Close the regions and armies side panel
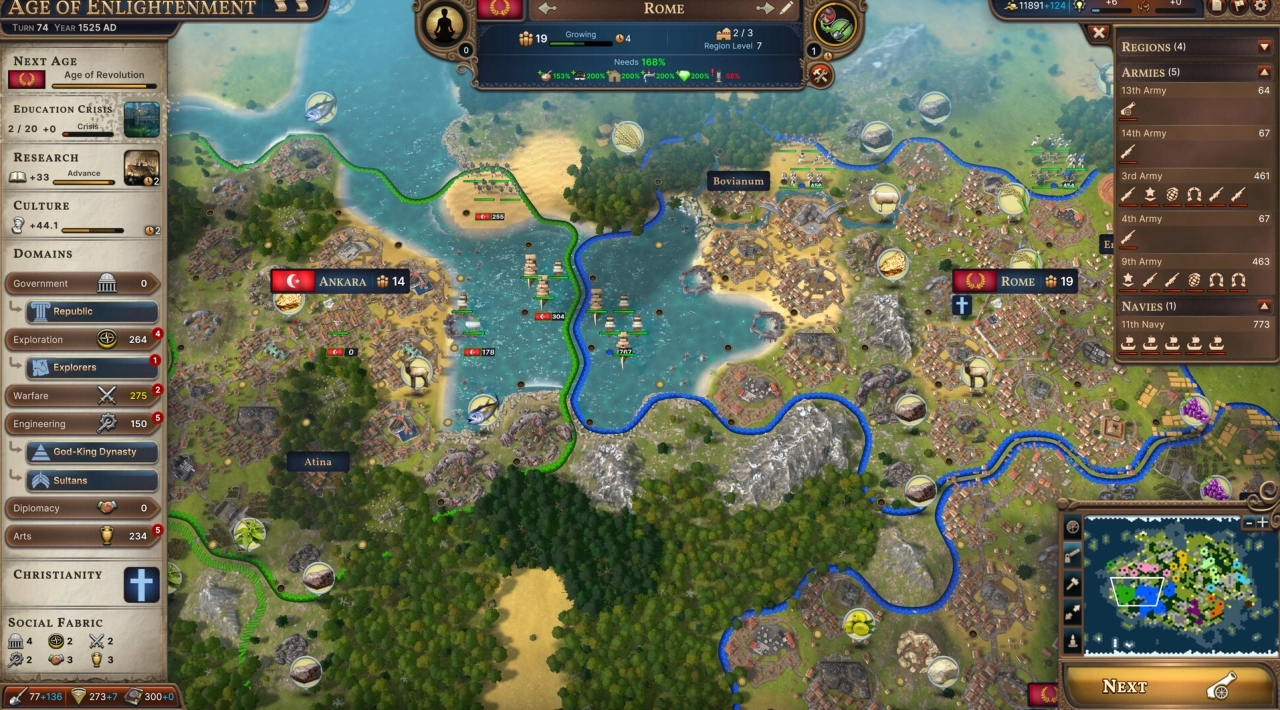This screenshot has width=1280, height=710. (x=1099, y=33)
